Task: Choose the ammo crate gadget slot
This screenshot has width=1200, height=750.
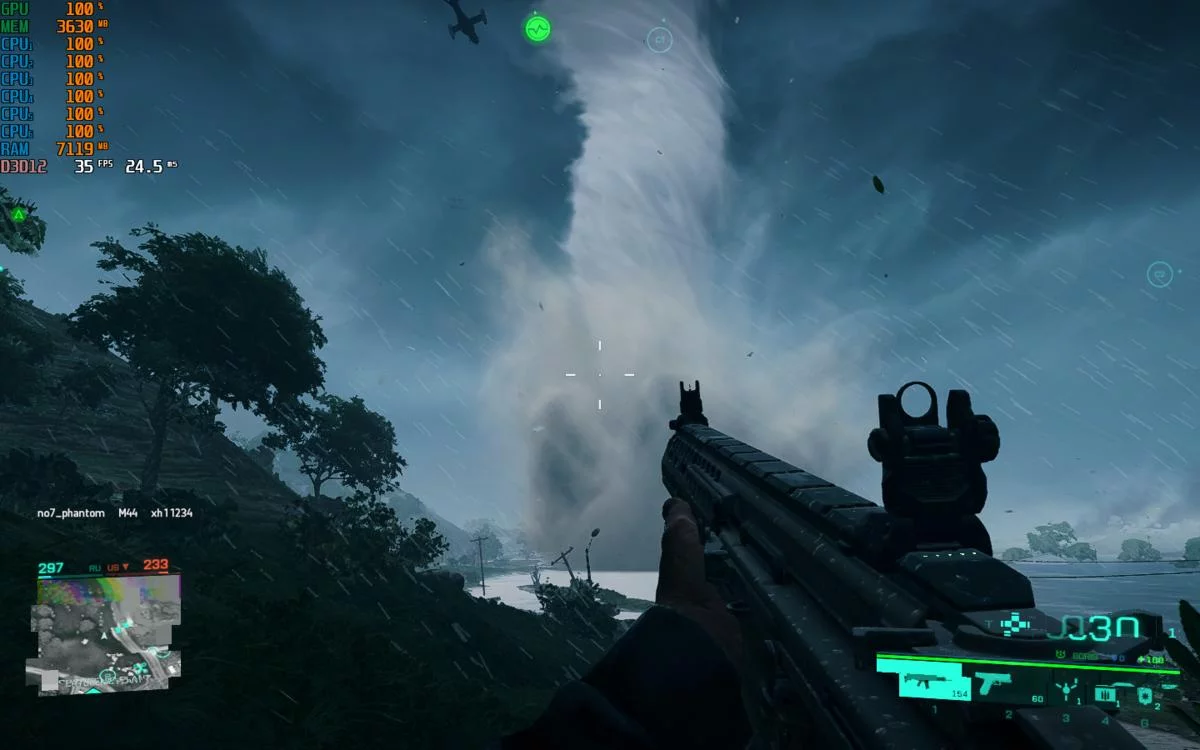Action: (x=1105, y=693)
